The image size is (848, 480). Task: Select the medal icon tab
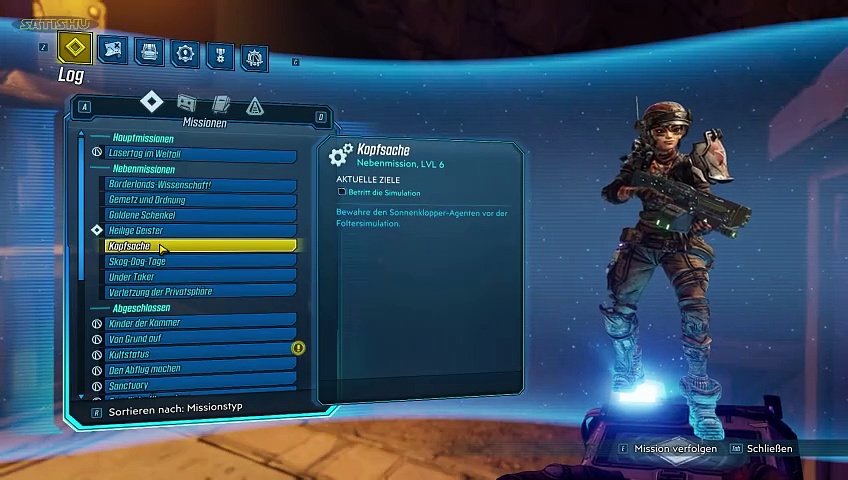(220, 54)
